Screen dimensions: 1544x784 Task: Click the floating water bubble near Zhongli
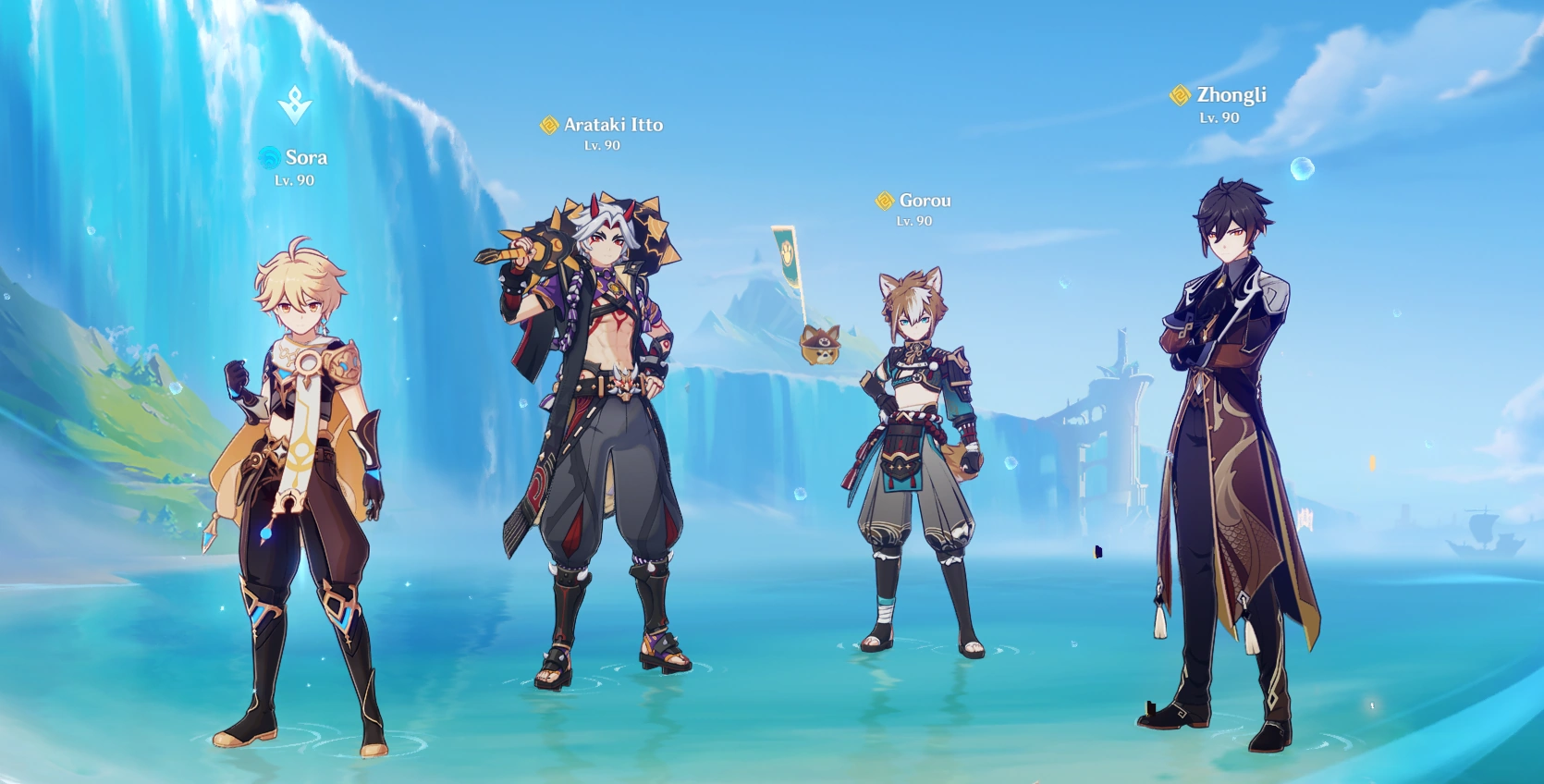(x=1304, y=168)
